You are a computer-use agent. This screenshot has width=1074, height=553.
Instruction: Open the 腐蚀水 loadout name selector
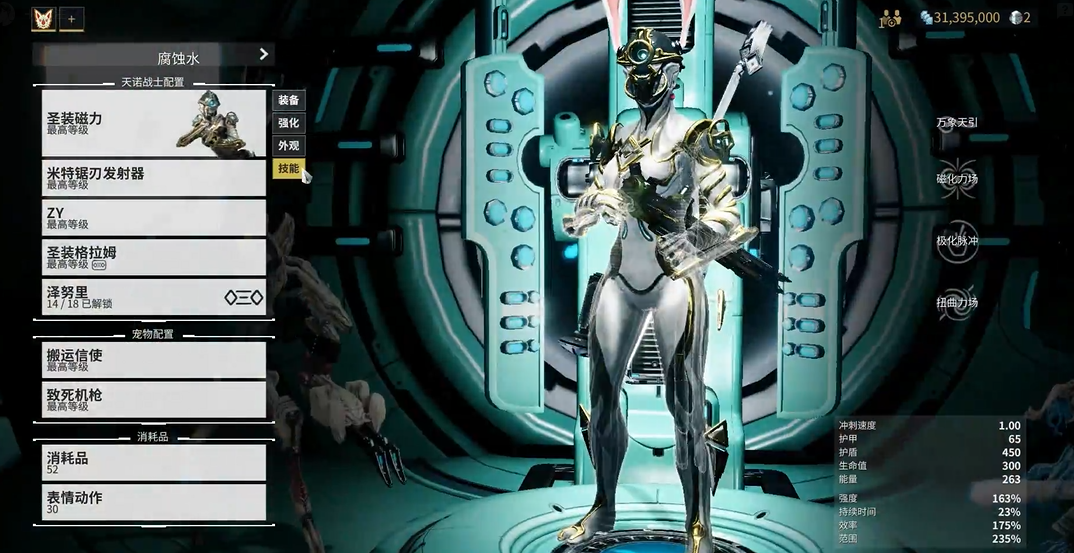[x=153, y=55]
